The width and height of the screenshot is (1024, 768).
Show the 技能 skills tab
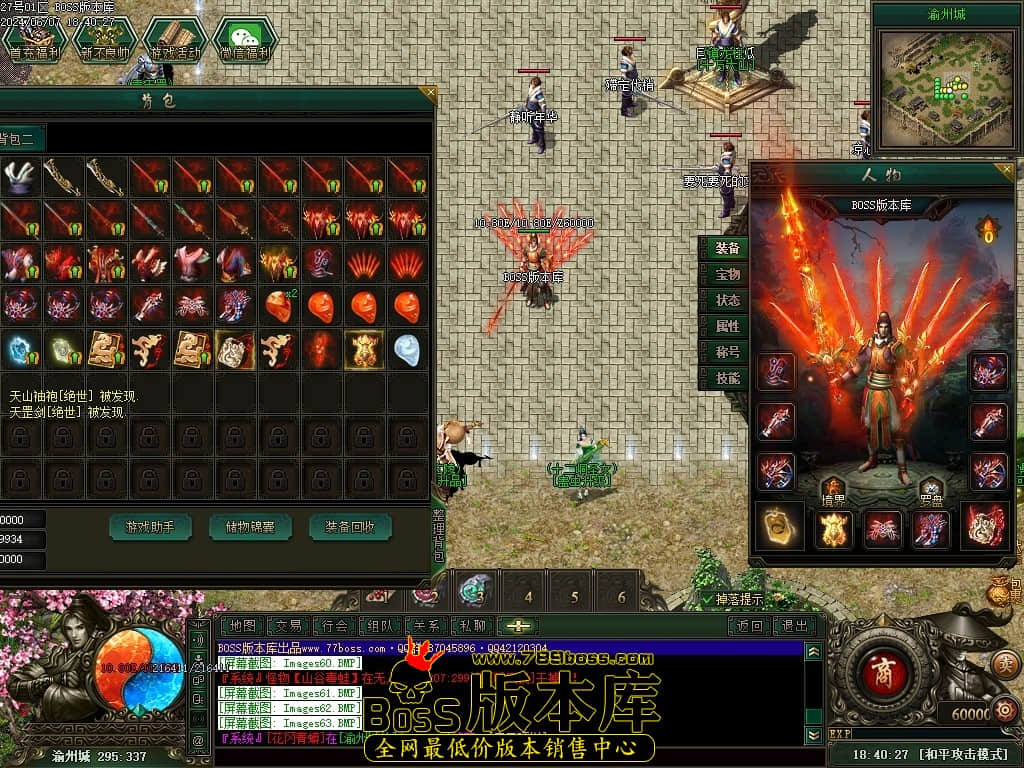coord(727,378)
